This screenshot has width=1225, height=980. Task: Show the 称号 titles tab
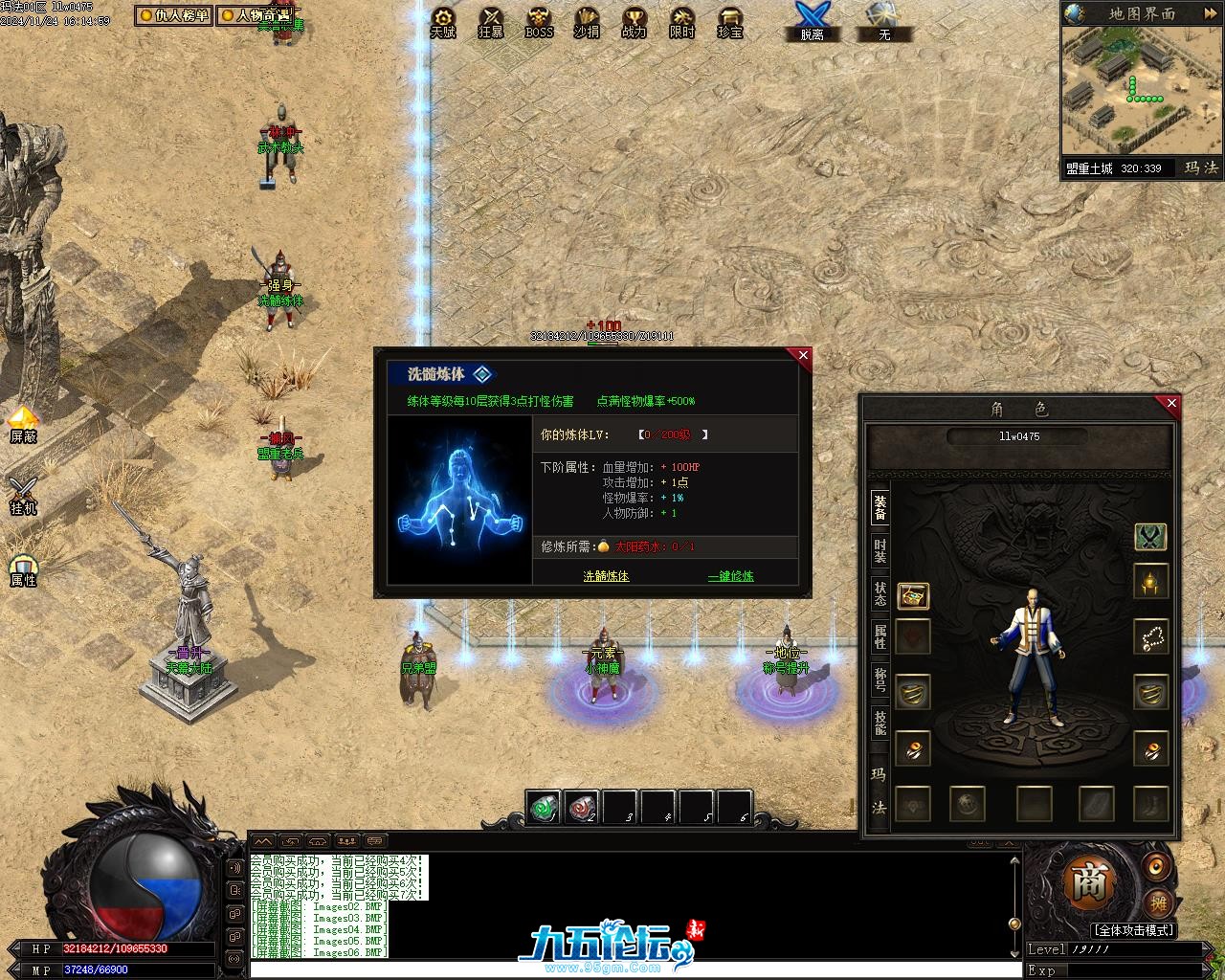click(x=880, y=680)
